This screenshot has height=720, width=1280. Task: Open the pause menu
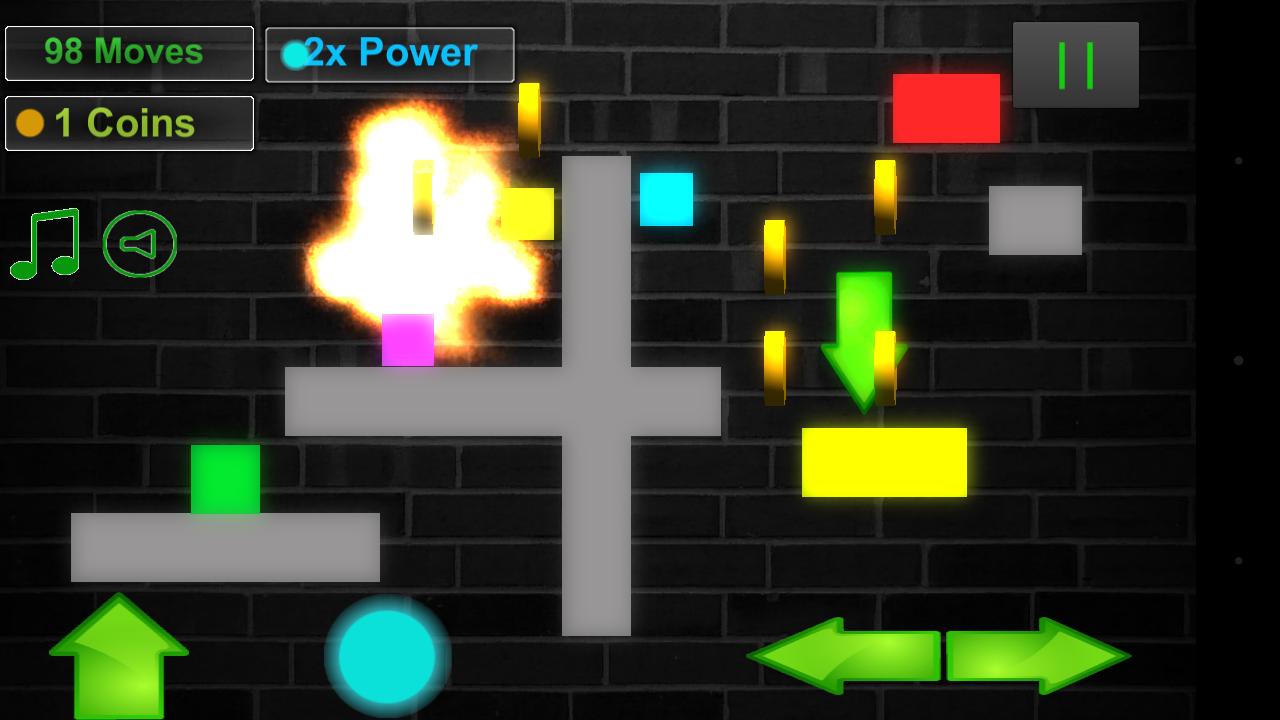1076,66
